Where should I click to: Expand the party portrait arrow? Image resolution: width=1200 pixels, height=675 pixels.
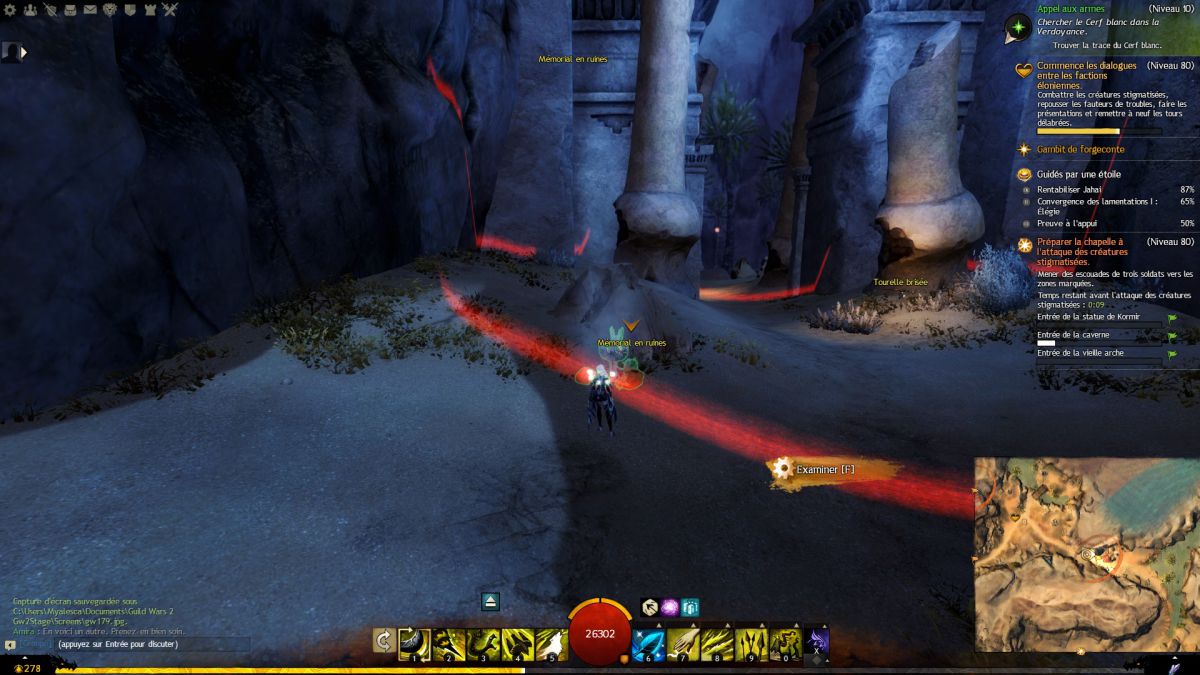click(x=23, y=51)
